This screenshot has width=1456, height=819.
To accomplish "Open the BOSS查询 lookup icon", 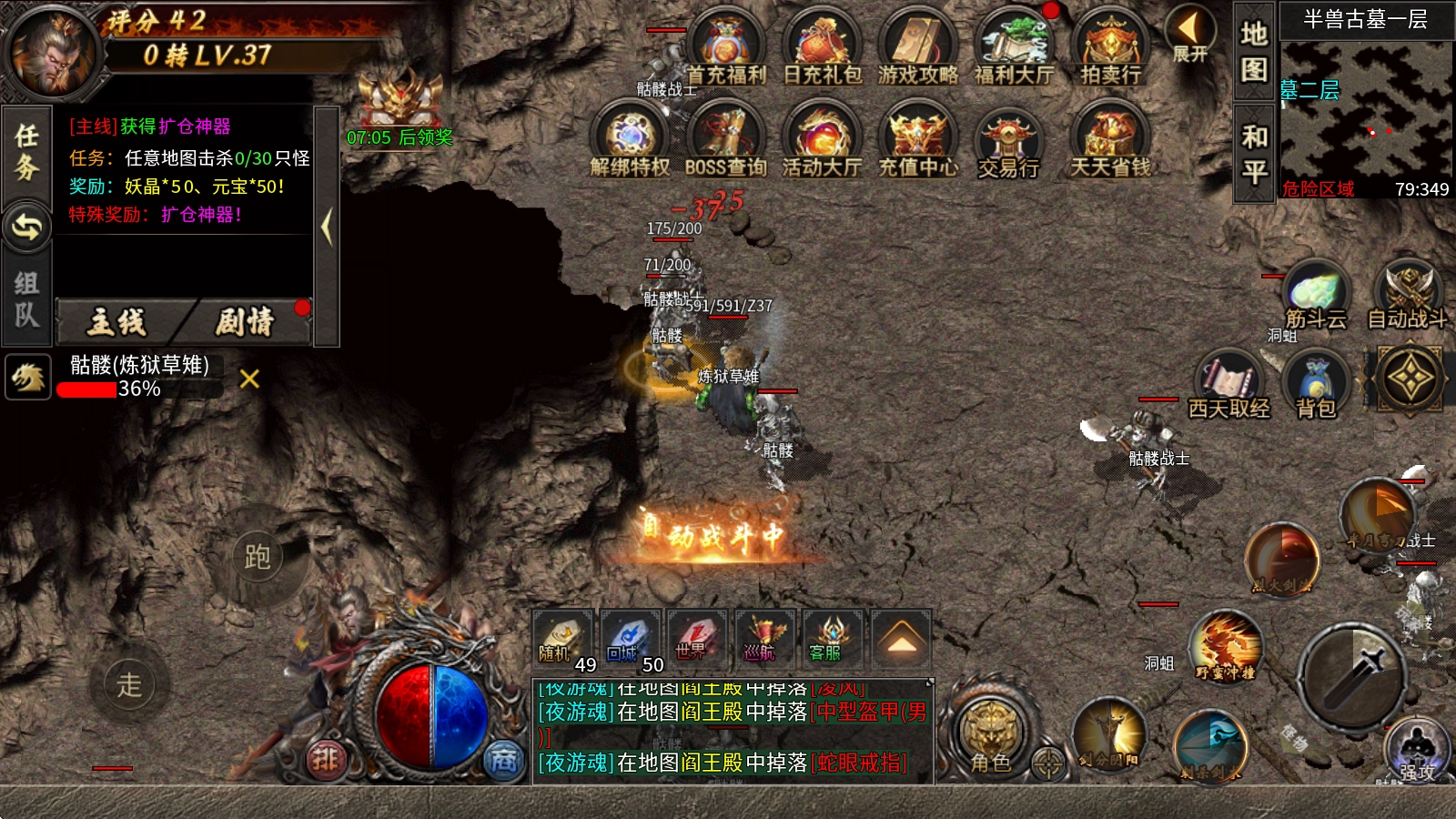I will (725, 141).
